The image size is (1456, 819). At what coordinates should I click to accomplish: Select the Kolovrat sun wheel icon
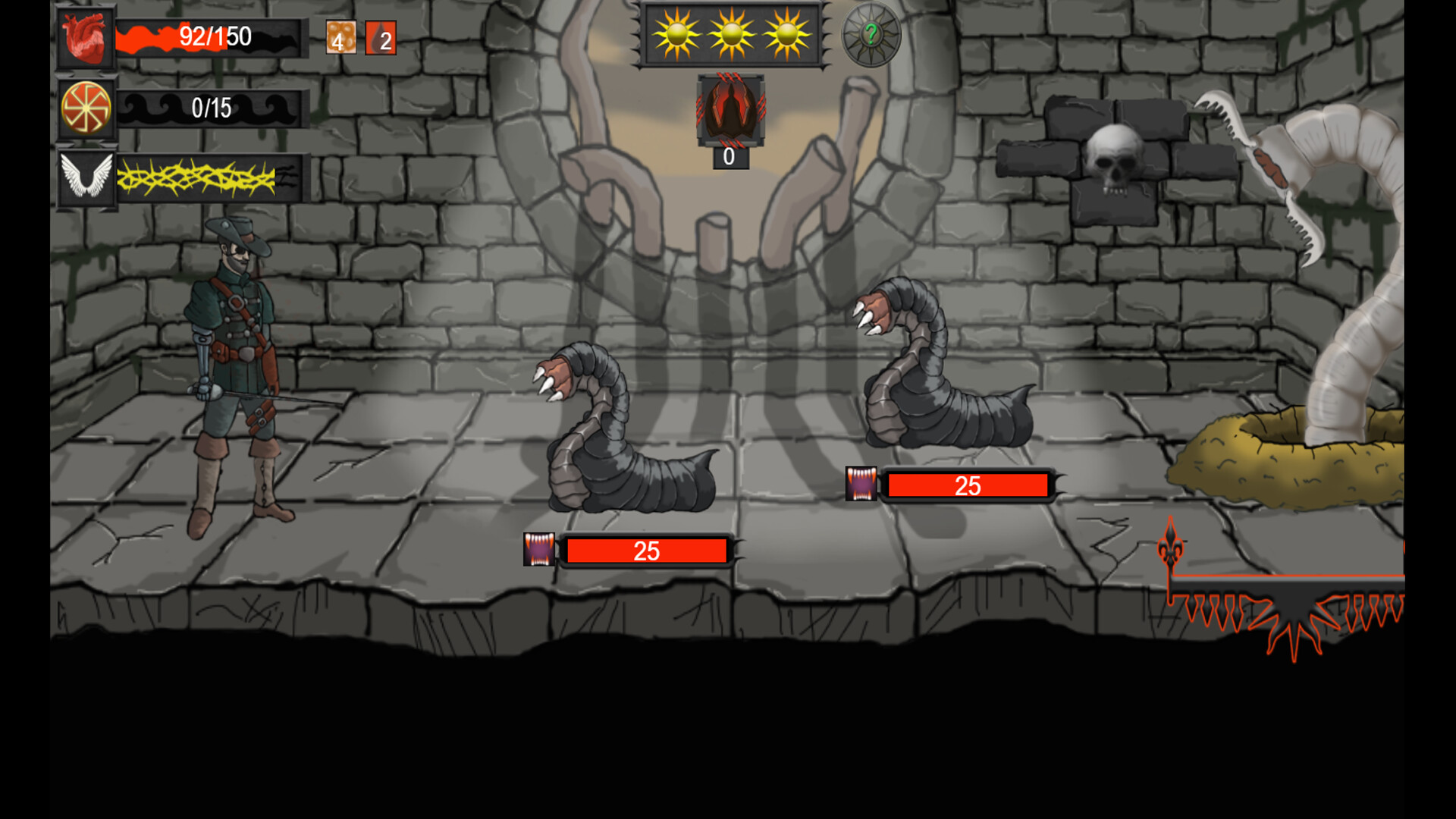pos(86,108)
